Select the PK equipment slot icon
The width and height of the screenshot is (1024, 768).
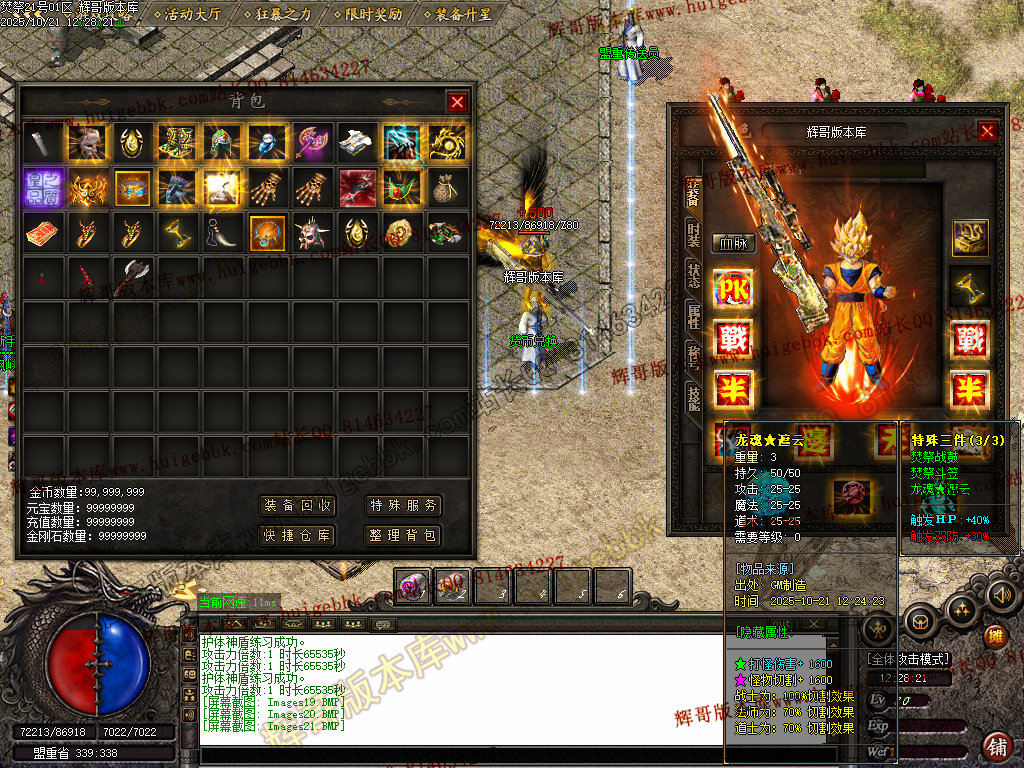tap(733, 290)
